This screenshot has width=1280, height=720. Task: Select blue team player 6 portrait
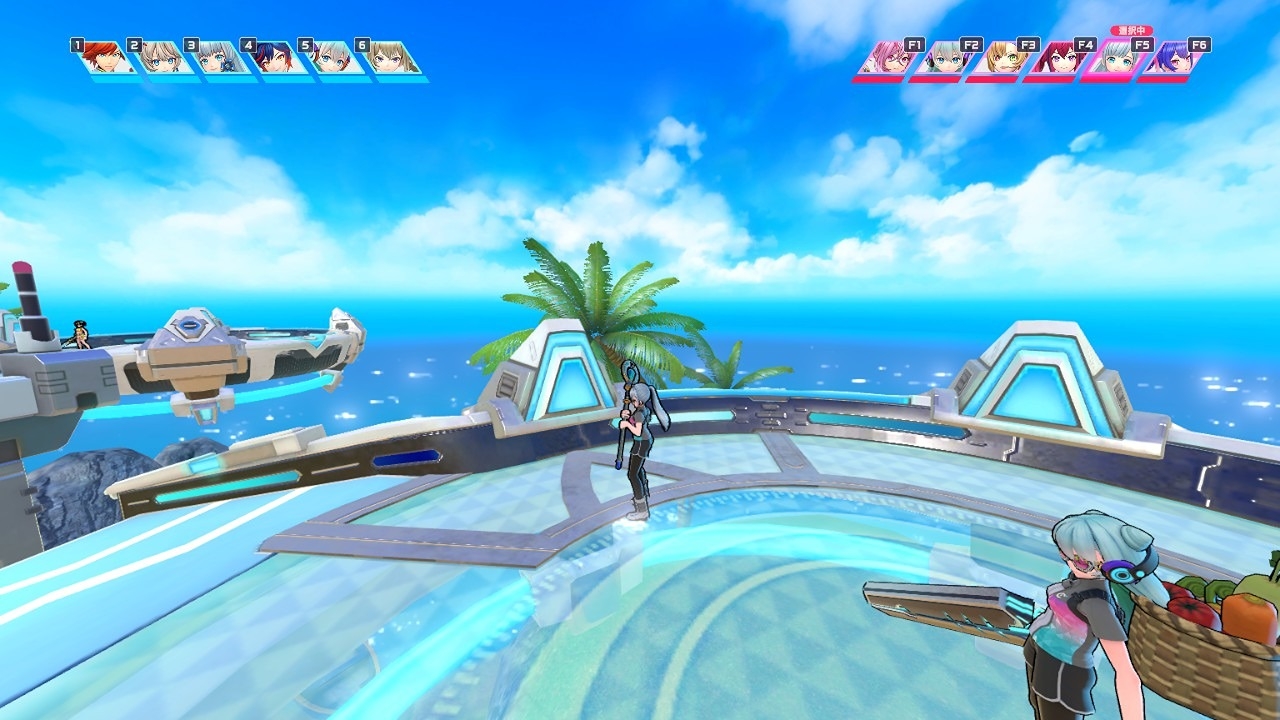click(390, 58)
